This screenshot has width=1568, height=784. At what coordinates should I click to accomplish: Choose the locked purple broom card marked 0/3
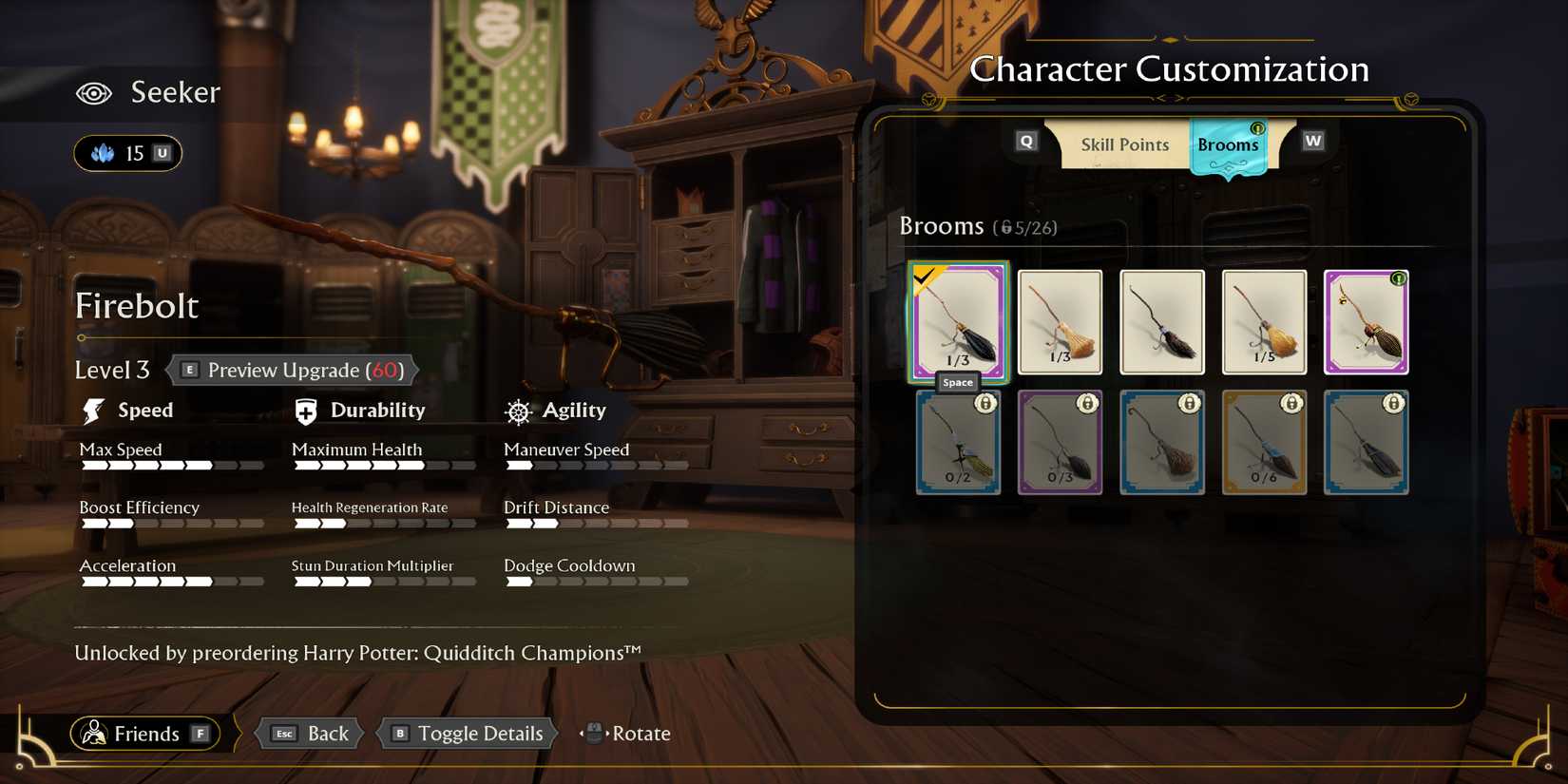click(x=1060, y=442)
